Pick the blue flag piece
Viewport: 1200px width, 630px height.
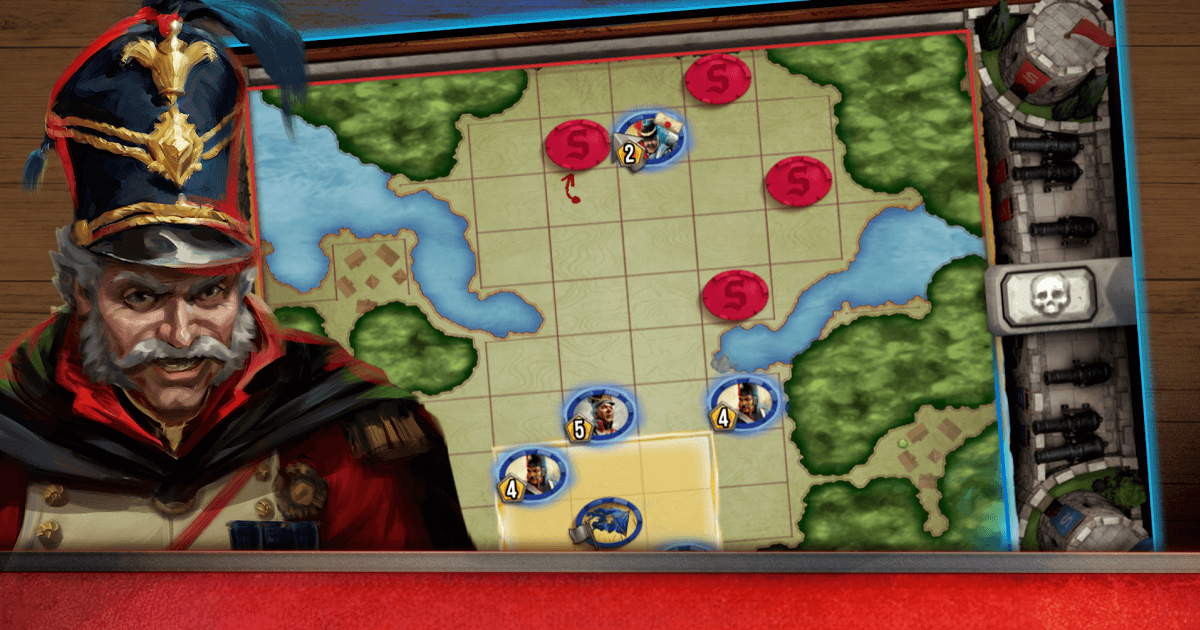[607, 522]
